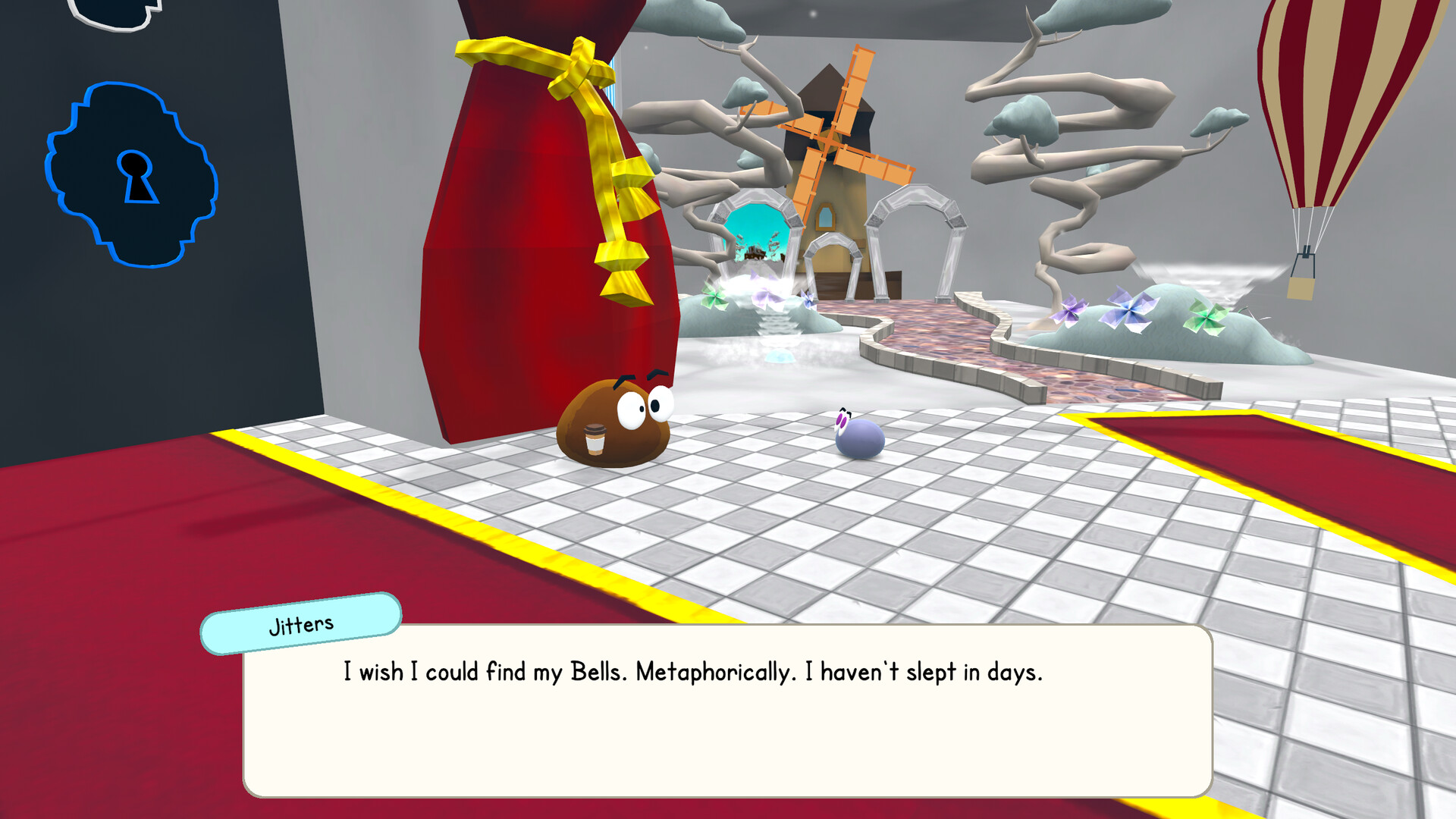1456x819 pixels.
Task: Select the Jitters name tab
Action: pos(300,623)
